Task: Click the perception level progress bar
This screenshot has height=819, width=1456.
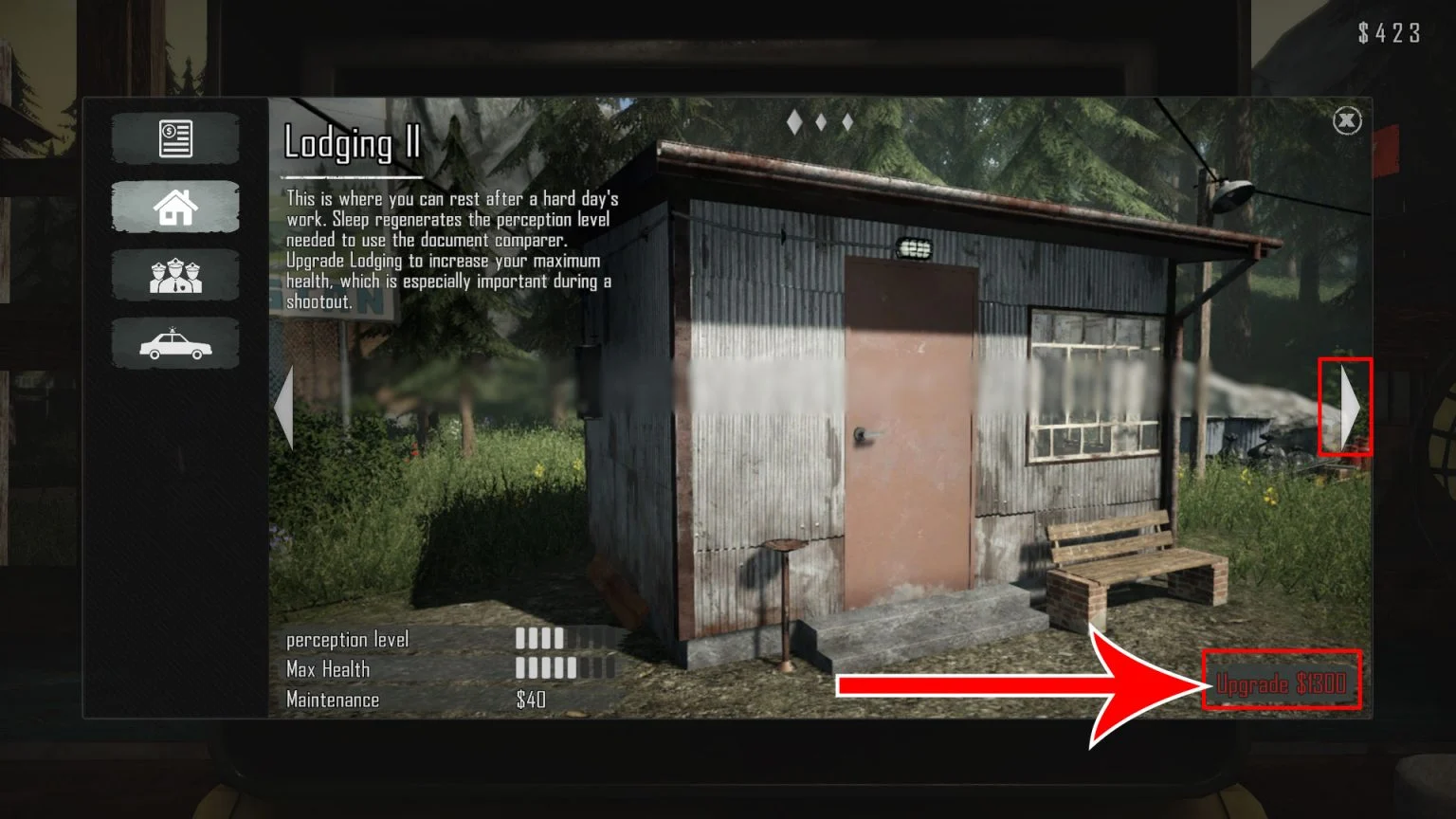Action: point(559,640)
